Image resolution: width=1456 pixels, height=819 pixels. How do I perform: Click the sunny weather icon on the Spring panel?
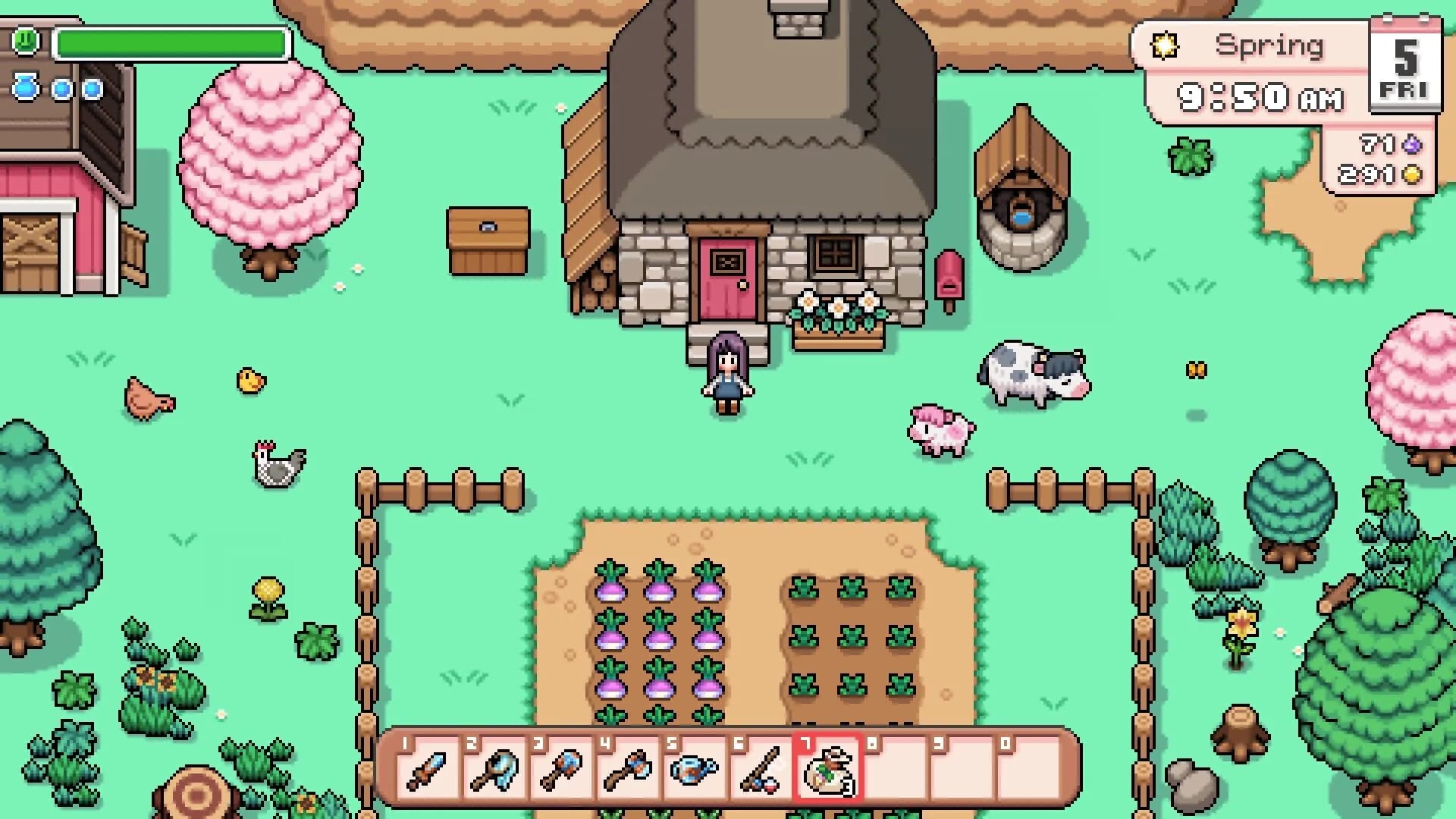[1166, 45]
